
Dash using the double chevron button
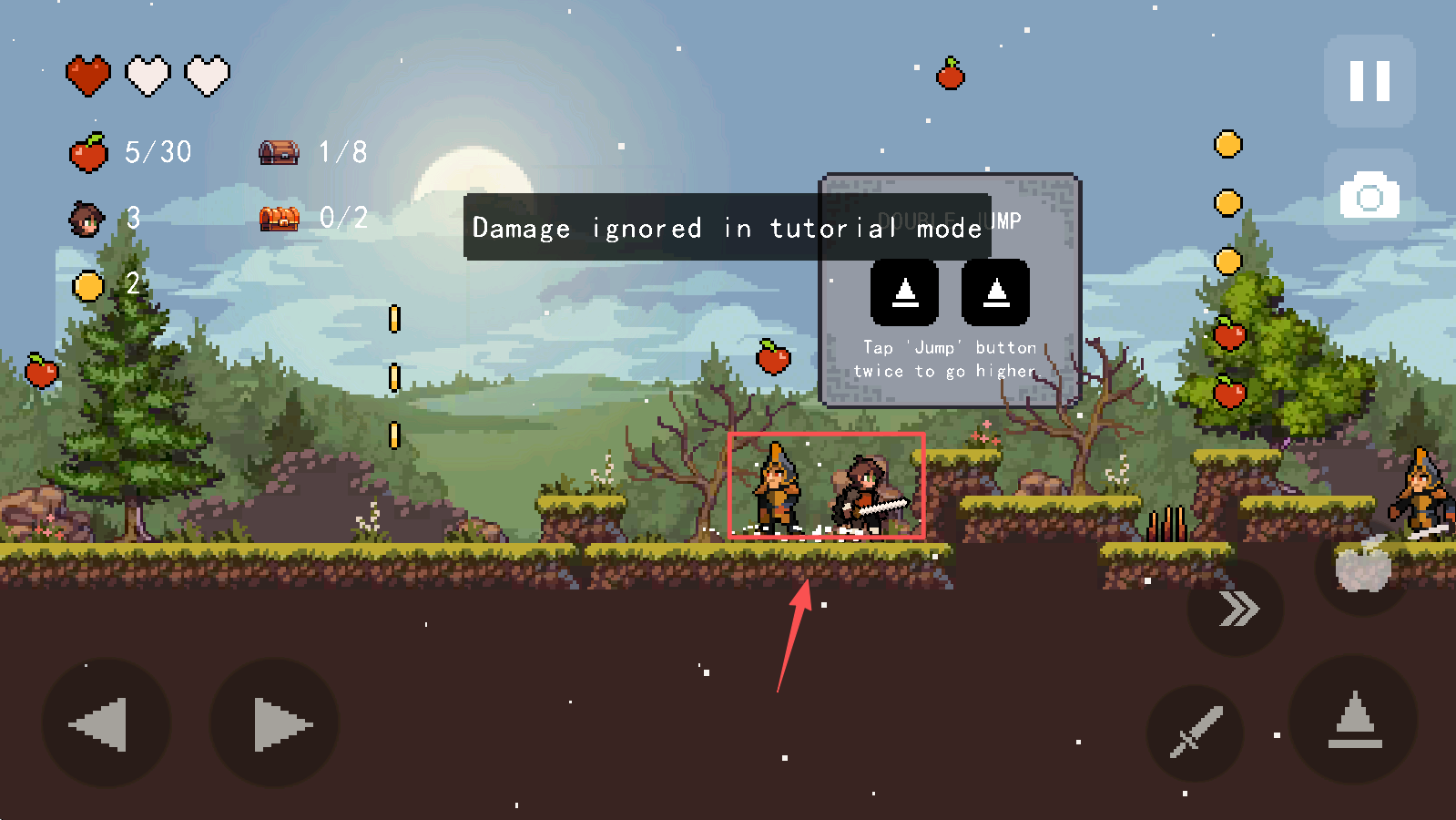(x=1236, y=609)
